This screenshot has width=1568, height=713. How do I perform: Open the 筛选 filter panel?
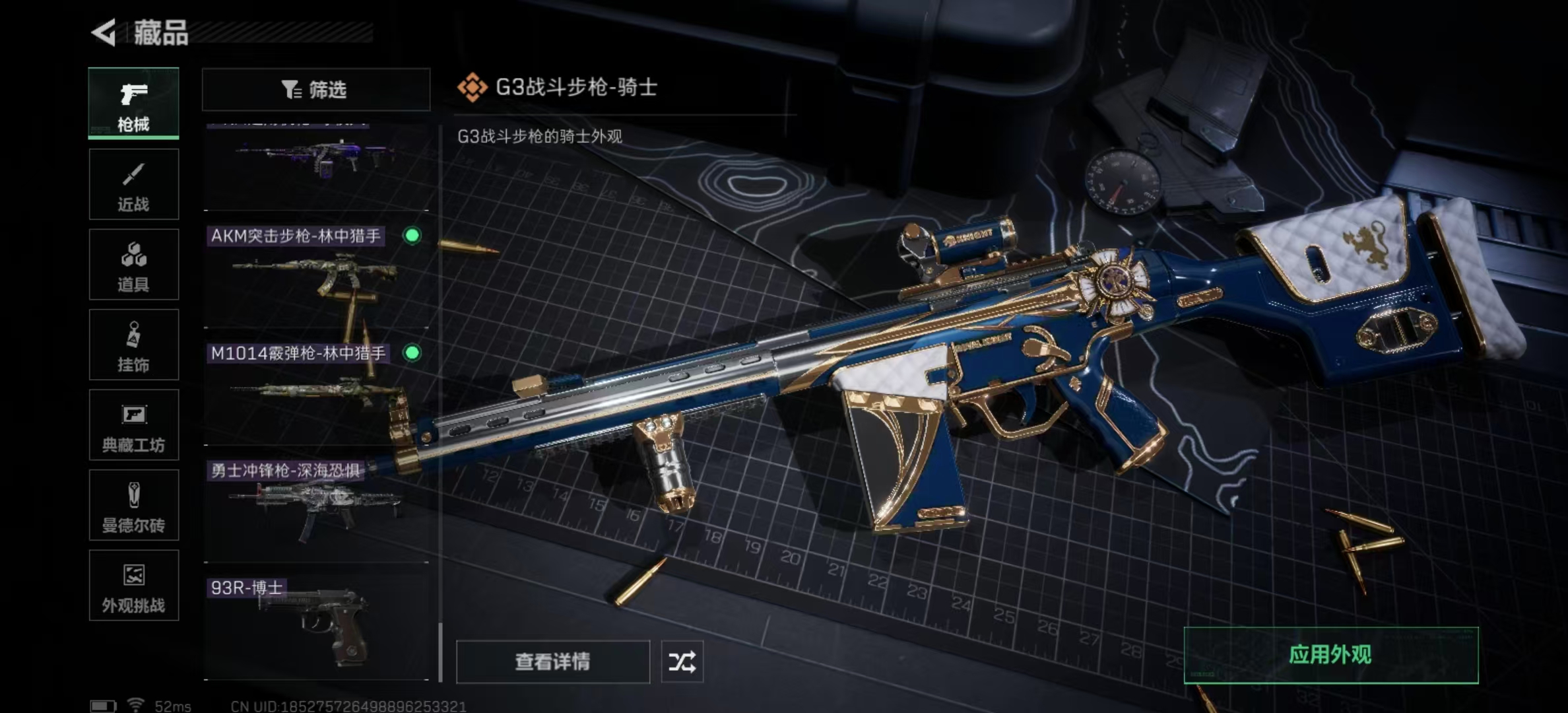pos(315,89)
